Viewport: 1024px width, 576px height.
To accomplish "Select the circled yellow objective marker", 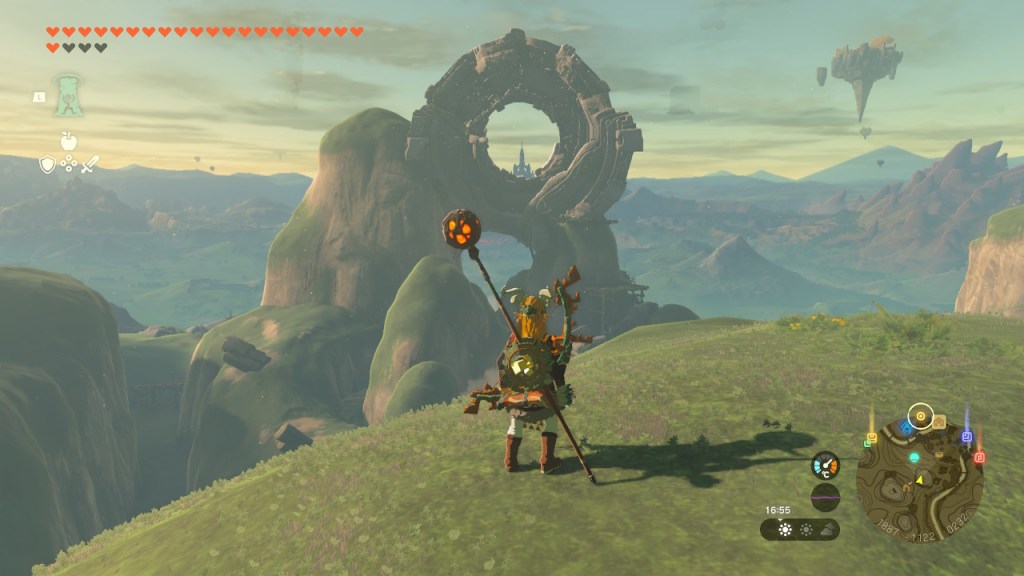I will point(920,414).
